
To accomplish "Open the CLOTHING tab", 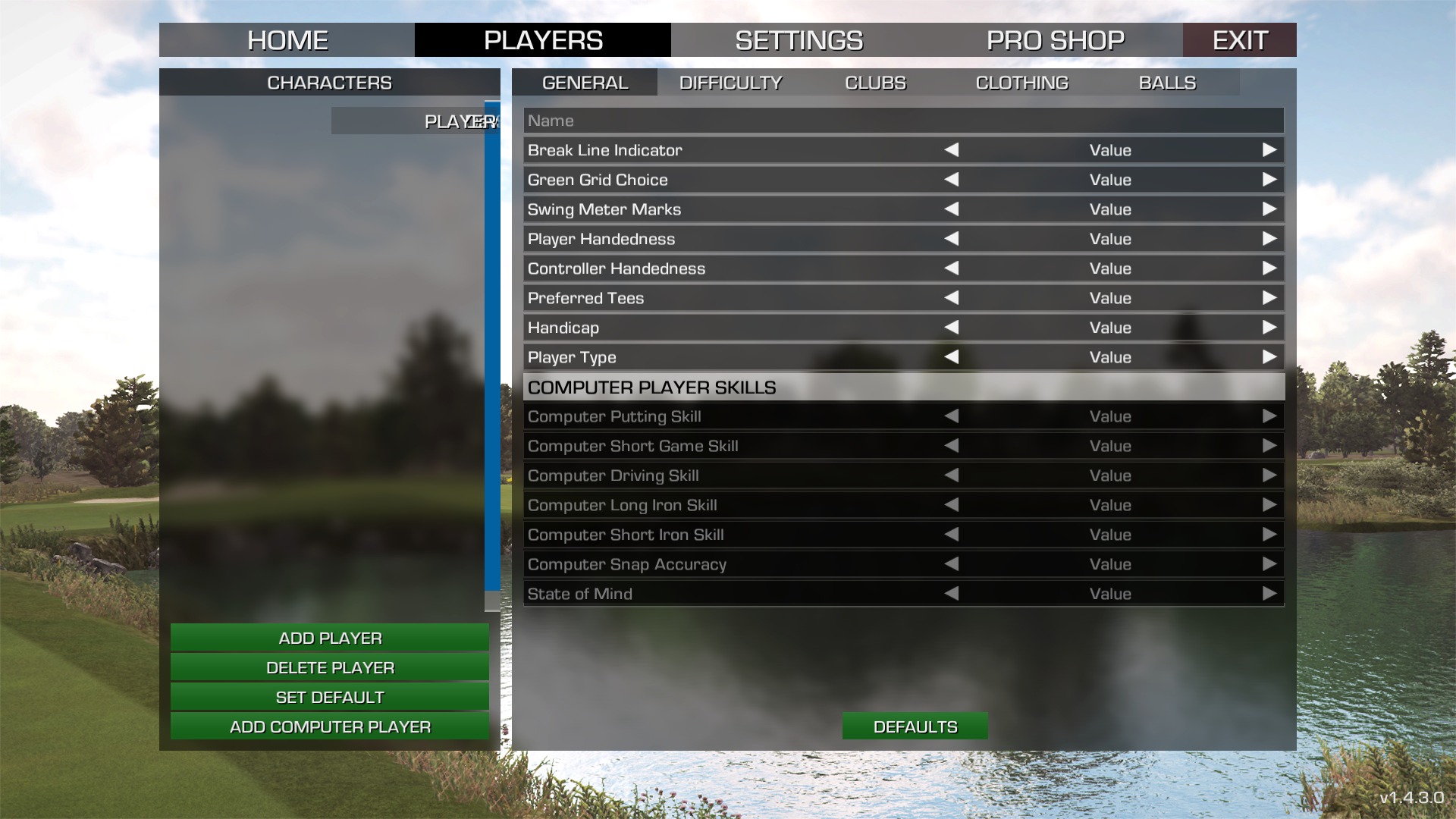I will pos(1021,83).
